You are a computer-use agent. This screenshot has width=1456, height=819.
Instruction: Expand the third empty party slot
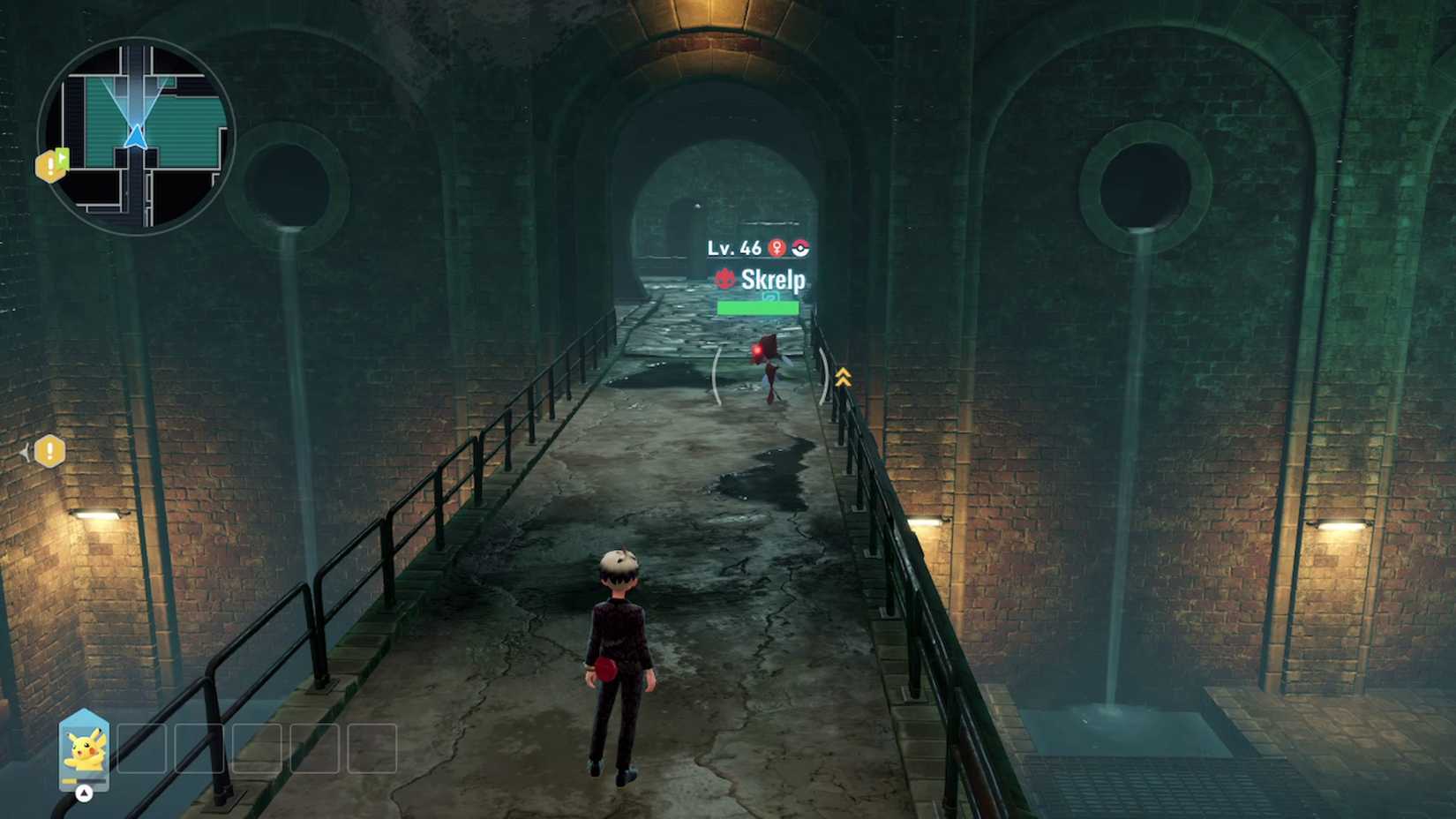click(256, 748)
